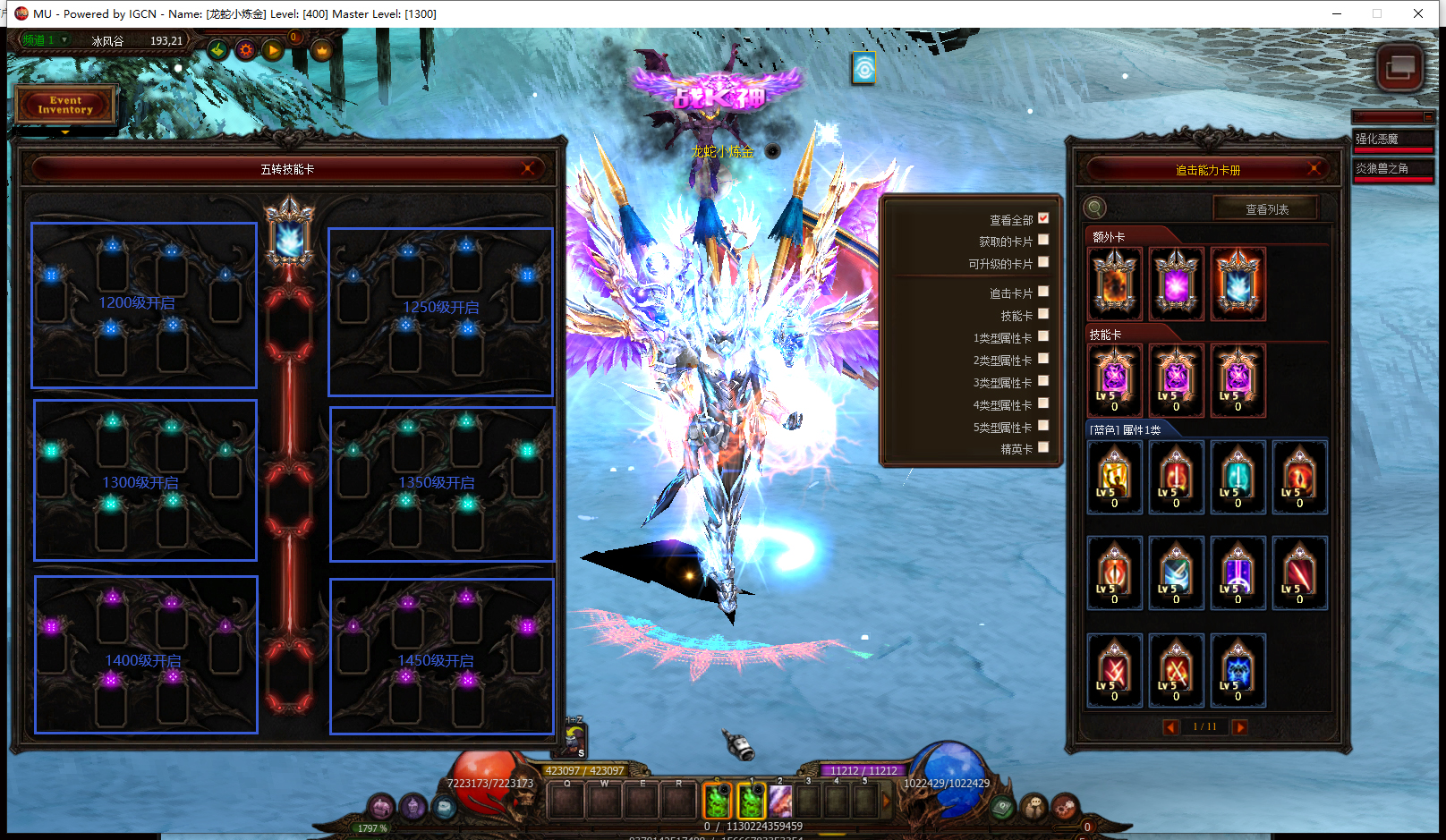Enable the 技能卡 filter checkbox
Image resolution: width=1446 pixels, height=840 pixels.
click(1043, 314)
